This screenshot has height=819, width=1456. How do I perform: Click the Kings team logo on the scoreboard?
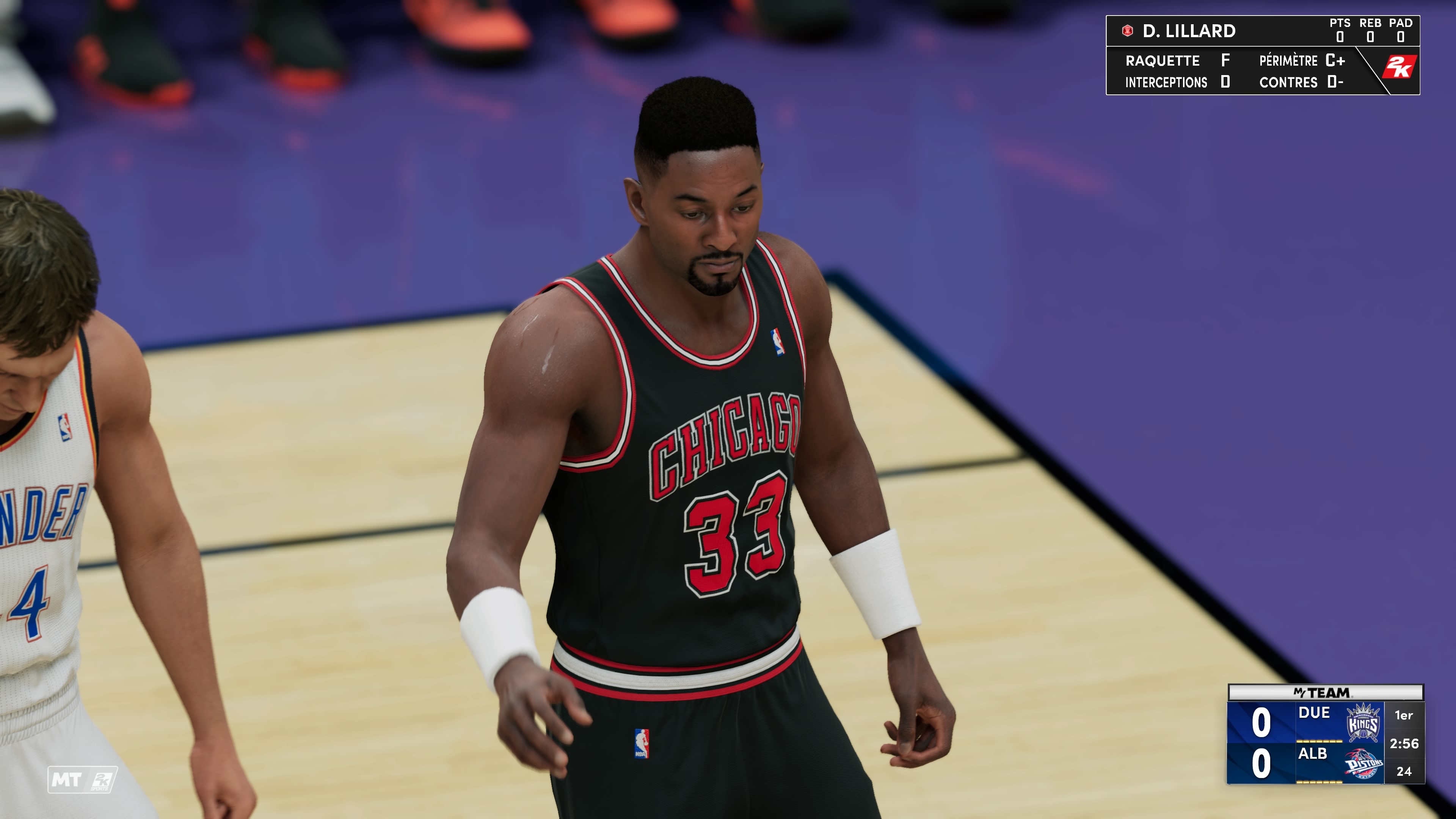click(x=1364, y=723)
